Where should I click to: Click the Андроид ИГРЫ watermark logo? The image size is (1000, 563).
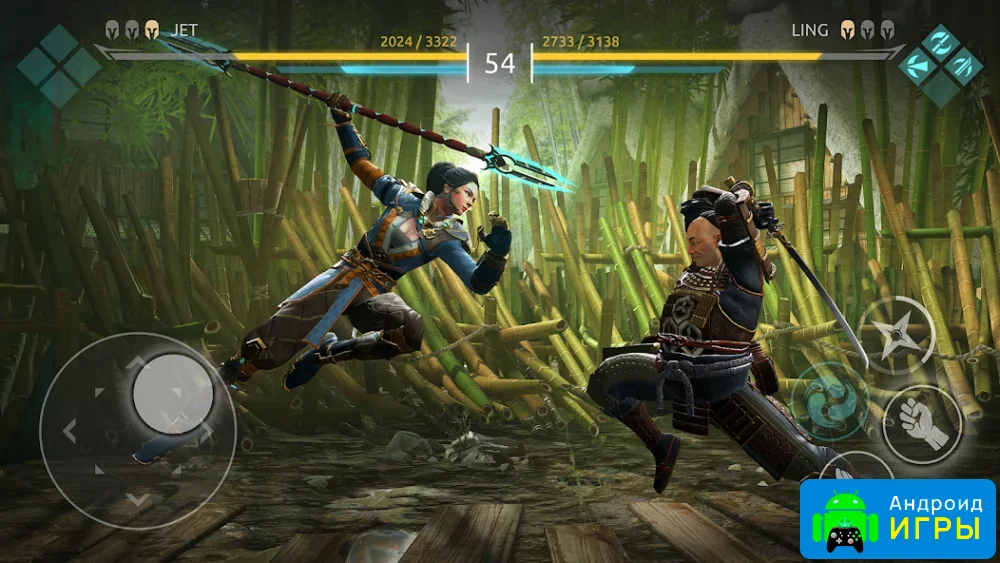click(x=897, y=518)
